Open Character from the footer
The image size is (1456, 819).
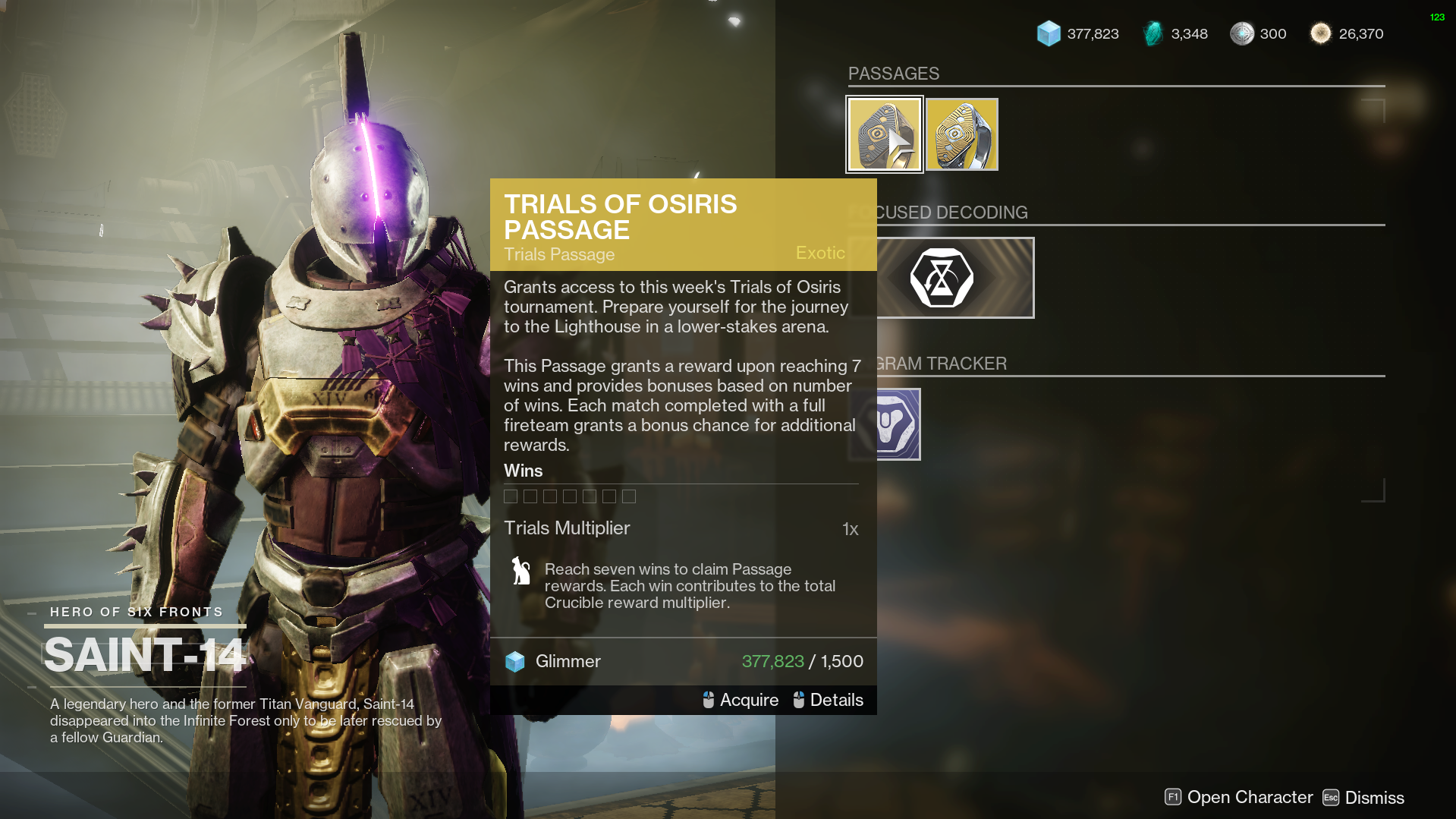tap(1239, 797)
